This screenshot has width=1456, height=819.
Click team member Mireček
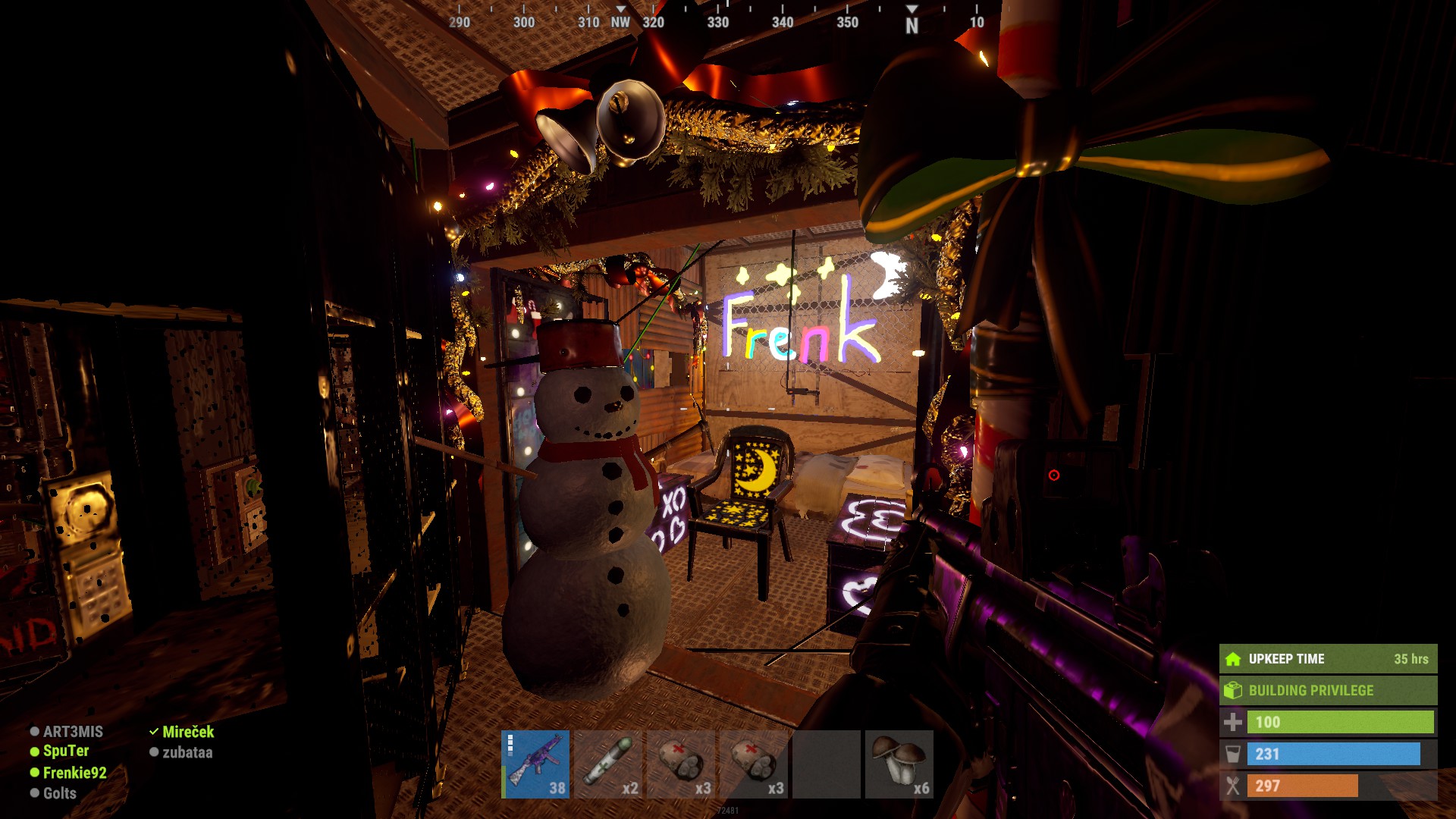(x=187, y=732)
